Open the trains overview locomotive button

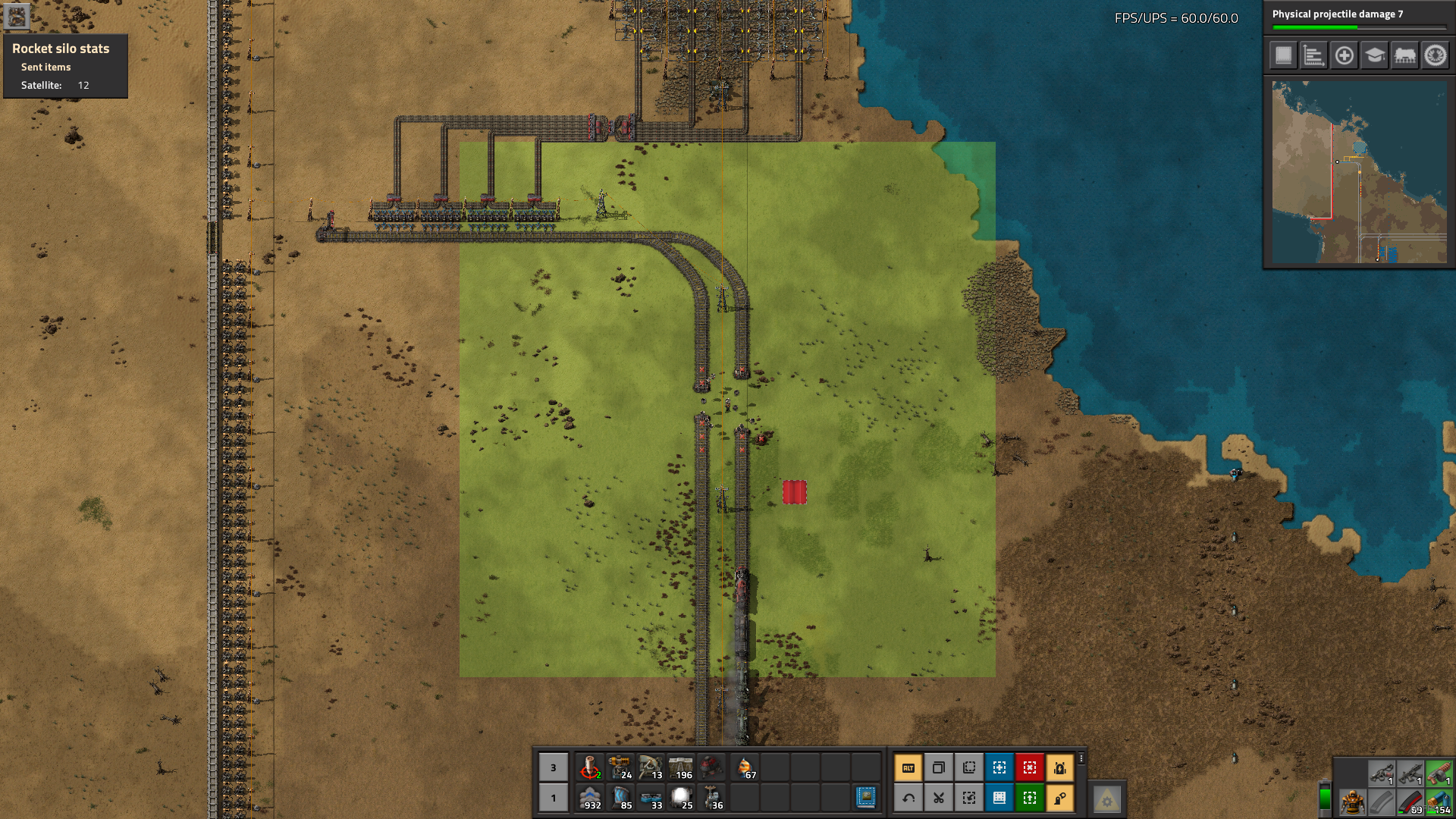pos(1404,55)
